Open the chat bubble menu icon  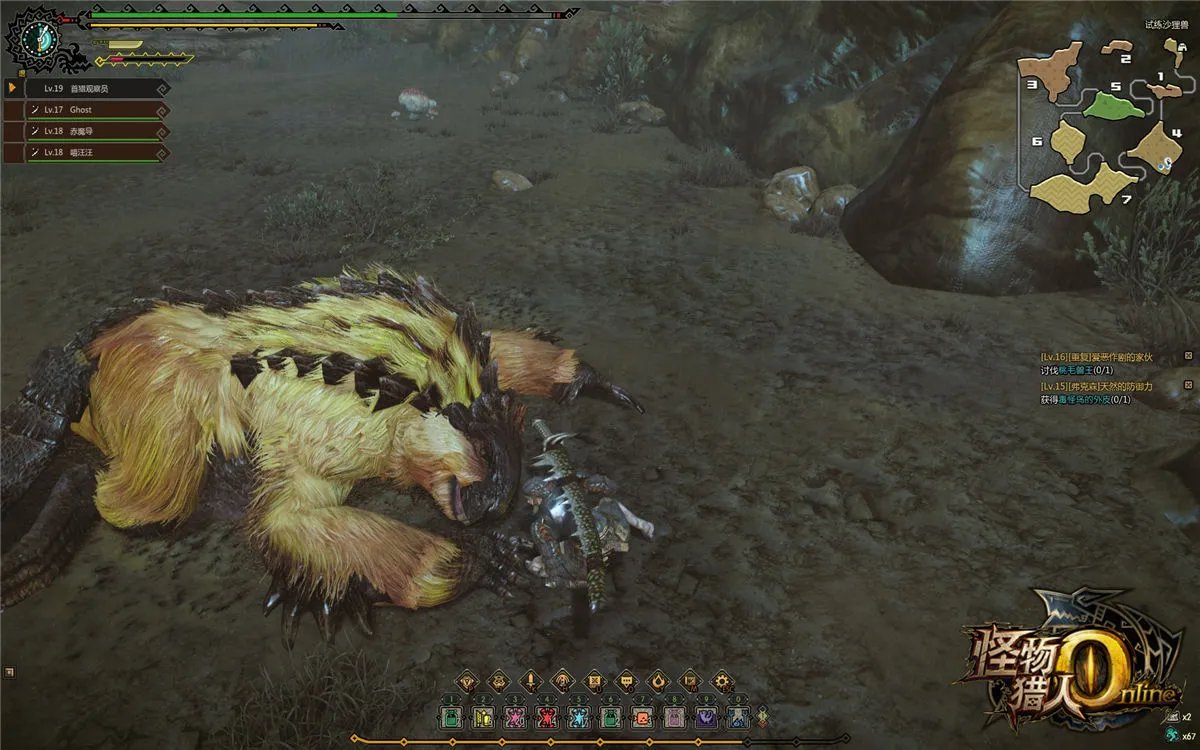click(626, 681)
